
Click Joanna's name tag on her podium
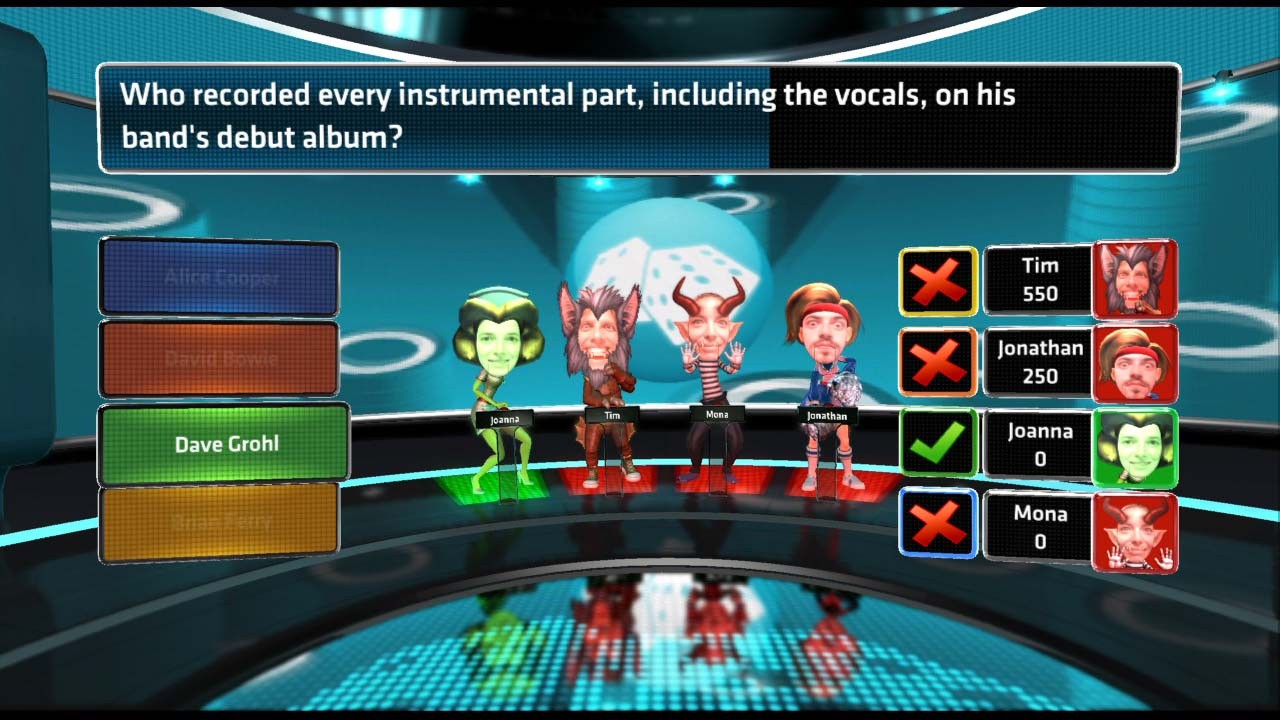(x=505, y=419)
